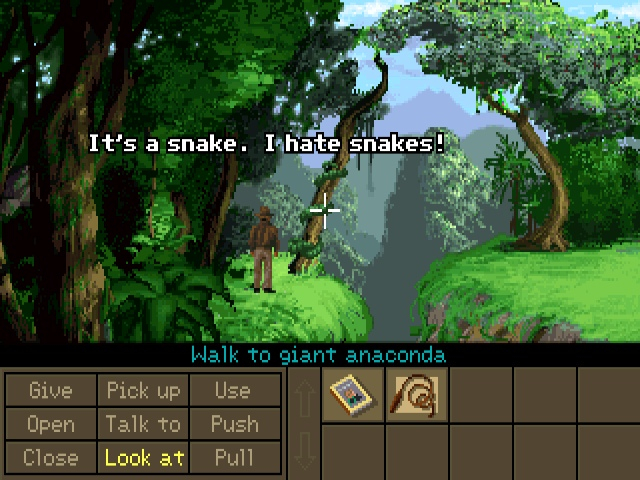Select the Give verb
Viewport: 640px width, 480px height.
pos(50,390)
